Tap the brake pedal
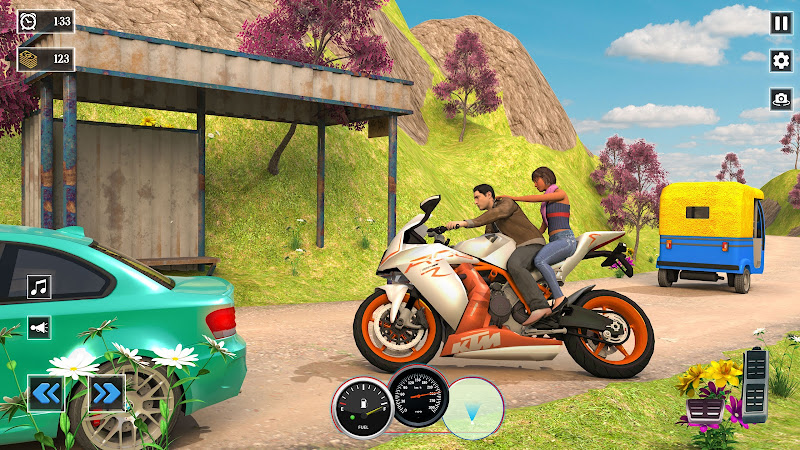The image size is (800, 450). point(704,410)
